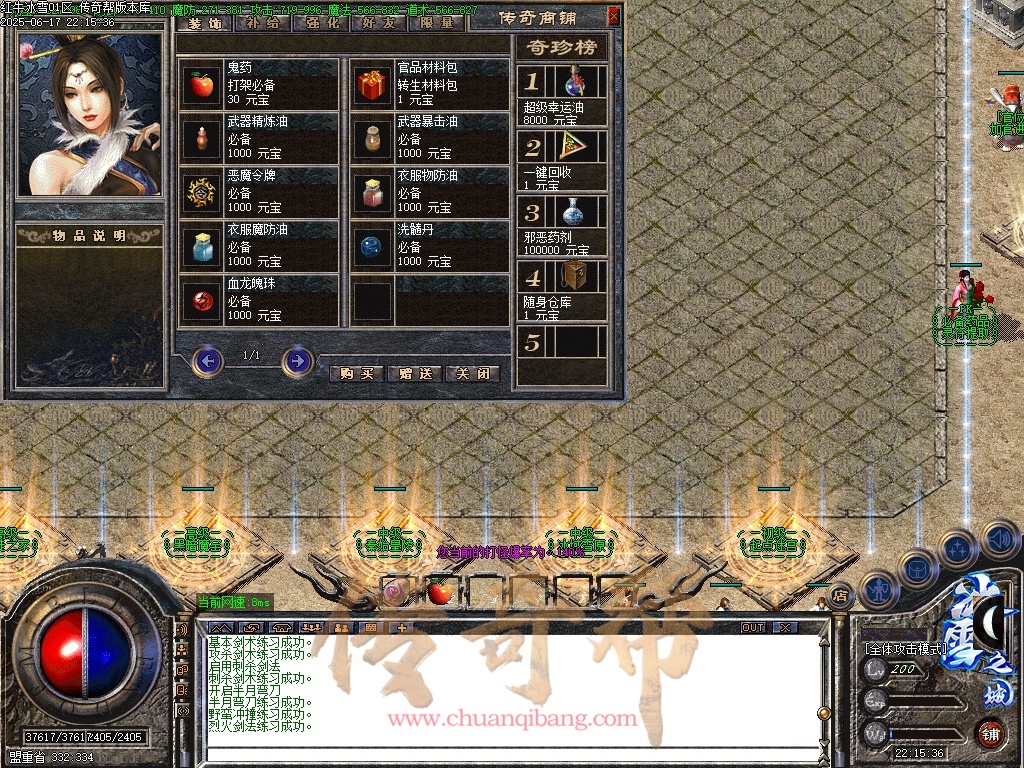Screen dimensions: 1024x768
Task: Click the 购买 buy button
Action: [356, 374]
